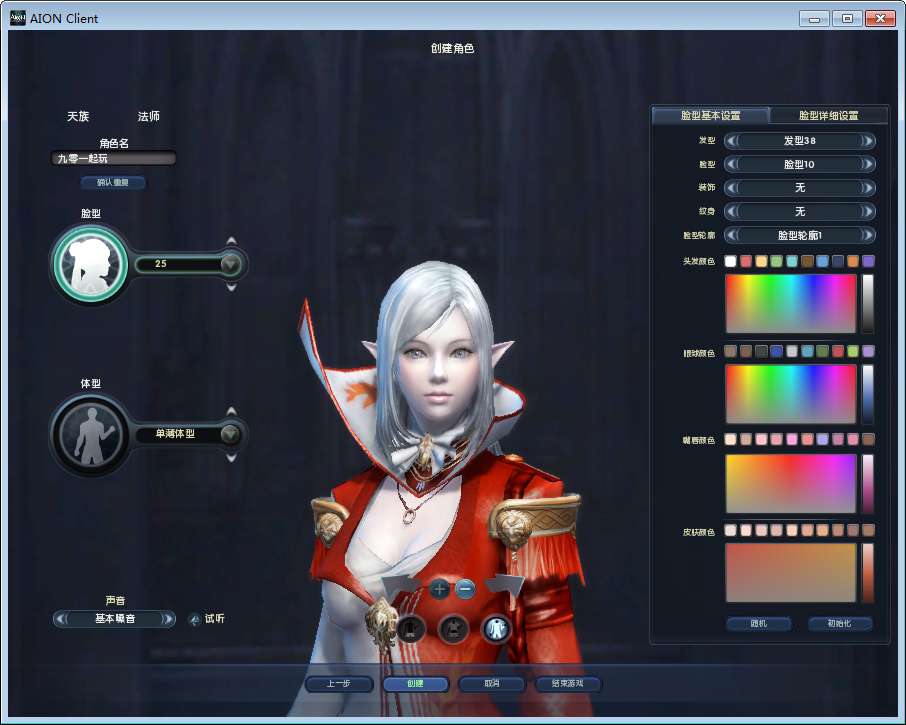
Task: Pick a hue from the hair color gradient
Action: pos(790,303)
